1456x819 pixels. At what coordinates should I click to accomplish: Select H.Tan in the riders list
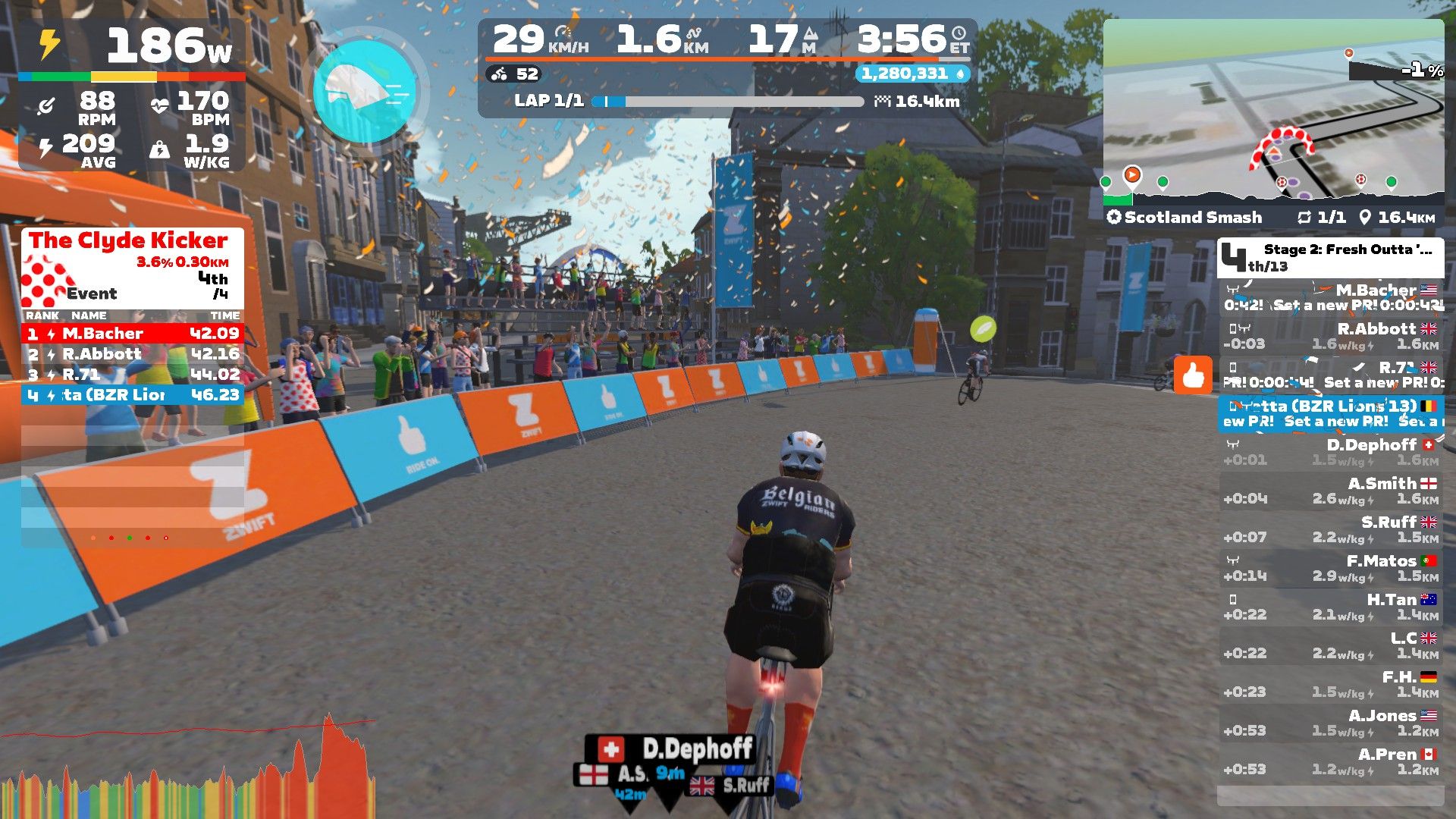point(1331,607)
